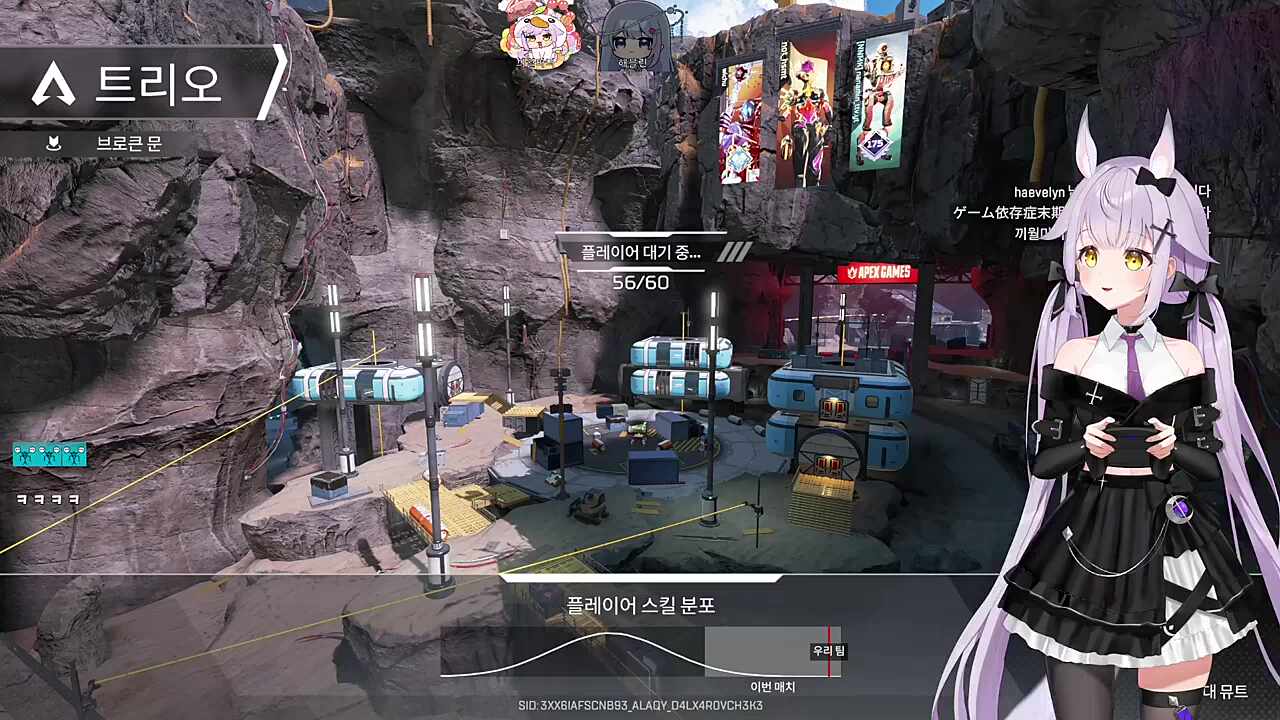The width and height of the screenshot is (1280, 720).
Task: Select the first emote face on teal panel
Action: point(18,450)
